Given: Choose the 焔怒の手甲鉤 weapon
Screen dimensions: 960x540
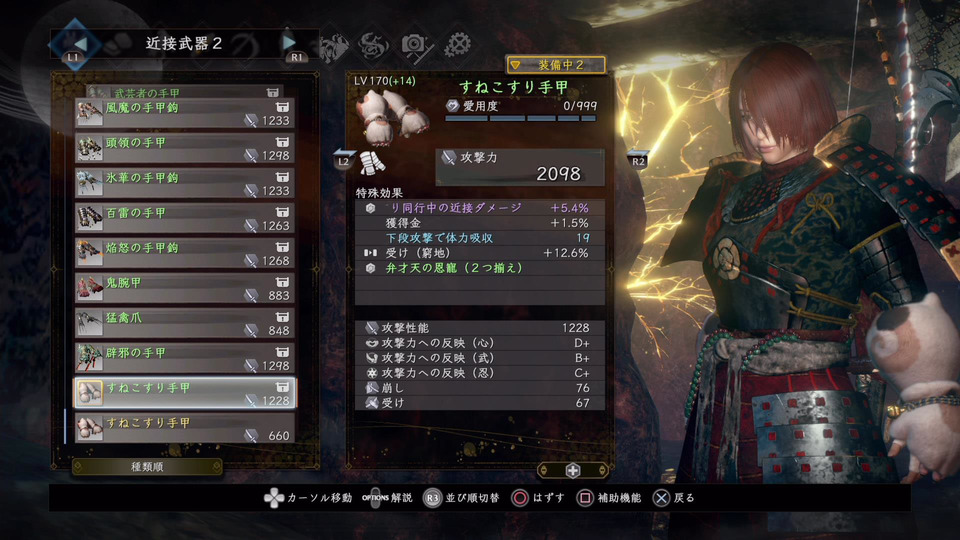Looking at the screenshot, I should coord(185,254).
